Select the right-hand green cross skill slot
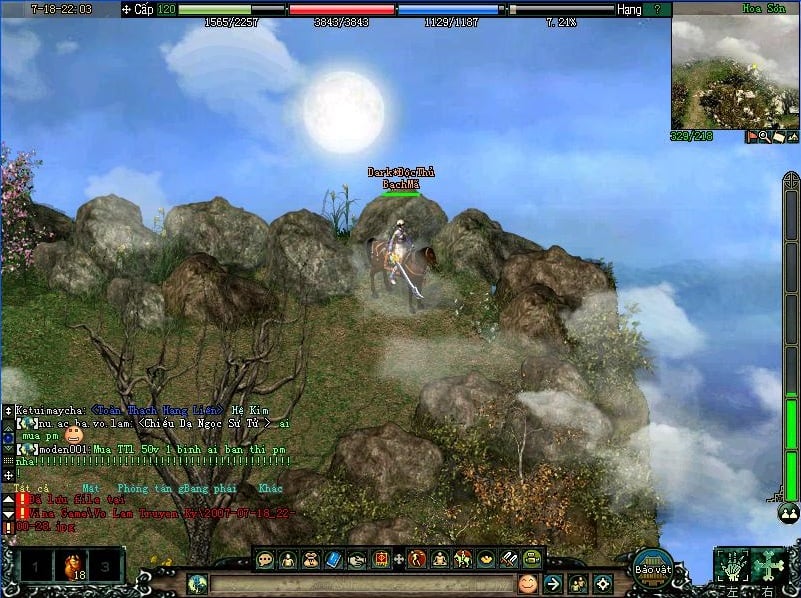 pyautogui.click(x=769, y=566)
